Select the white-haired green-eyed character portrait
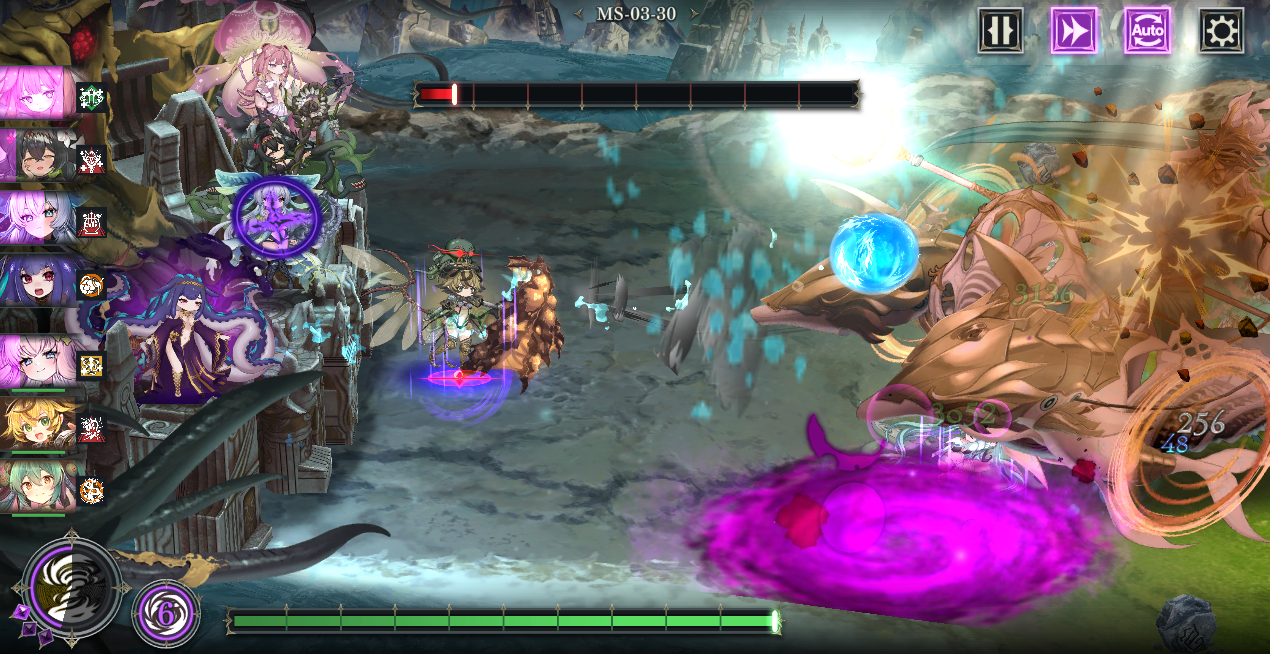Viewport: 1270px width, 654px height. click(x=38, y=217)
